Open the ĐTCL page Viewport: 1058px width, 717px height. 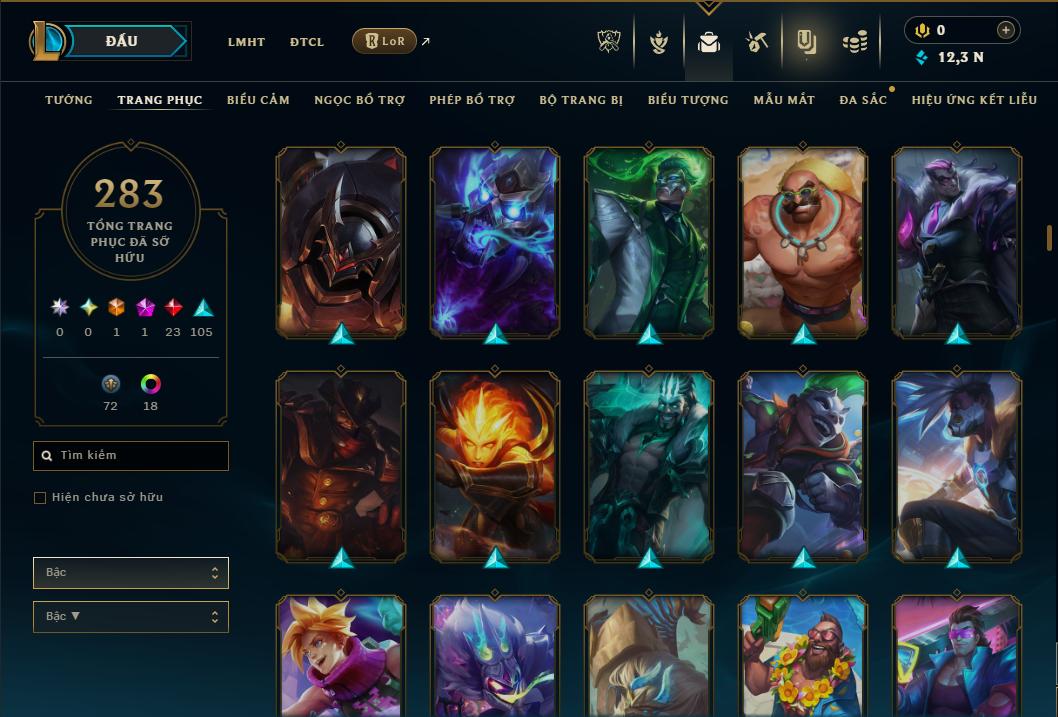[307, 42]
